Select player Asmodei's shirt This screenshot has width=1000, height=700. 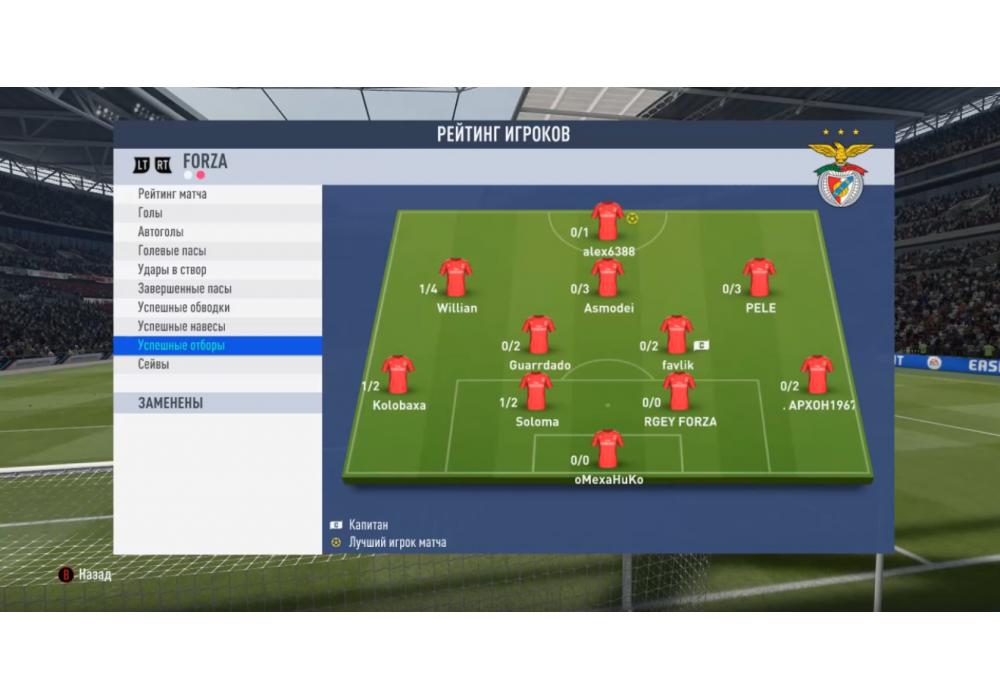tap(608, 278)
